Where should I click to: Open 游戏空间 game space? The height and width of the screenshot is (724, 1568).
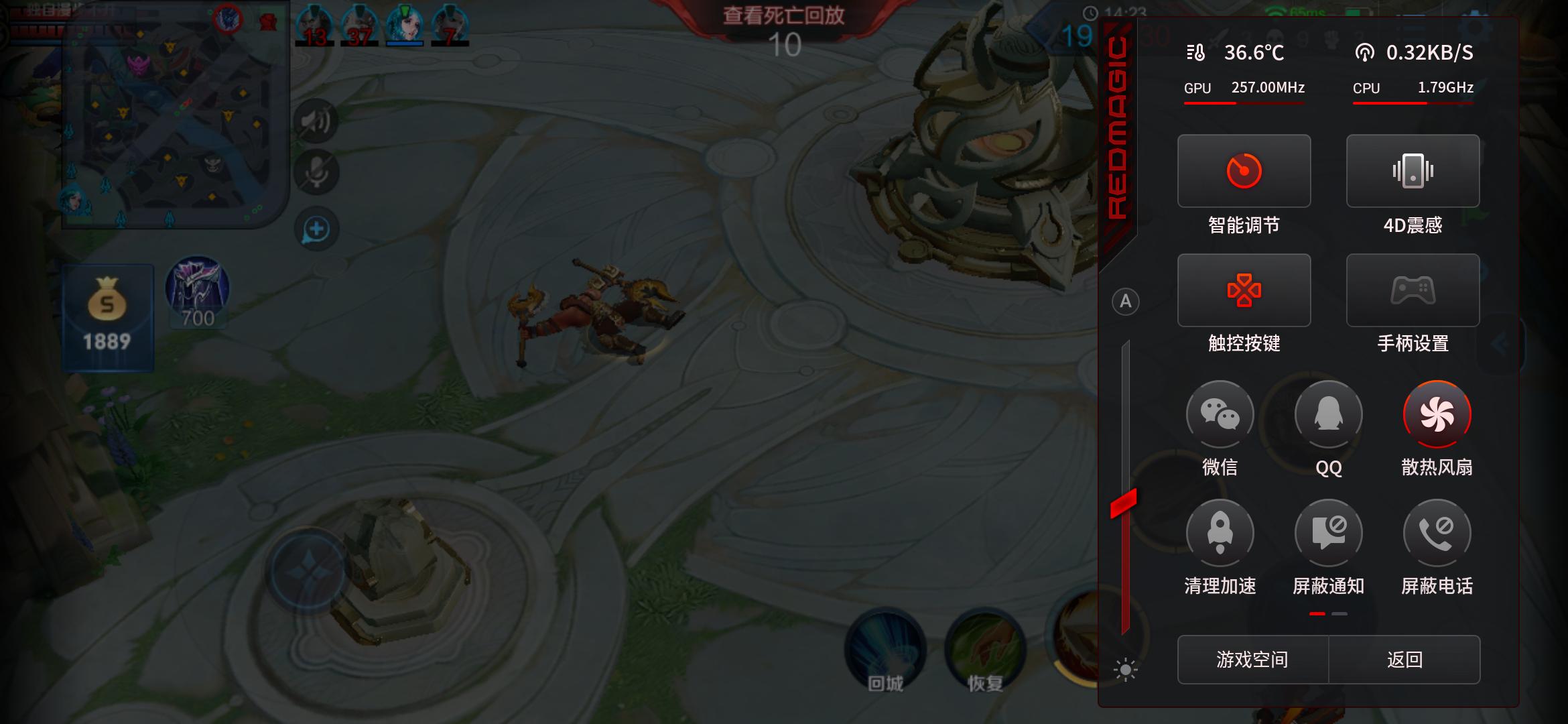(x=1252, y=660)
